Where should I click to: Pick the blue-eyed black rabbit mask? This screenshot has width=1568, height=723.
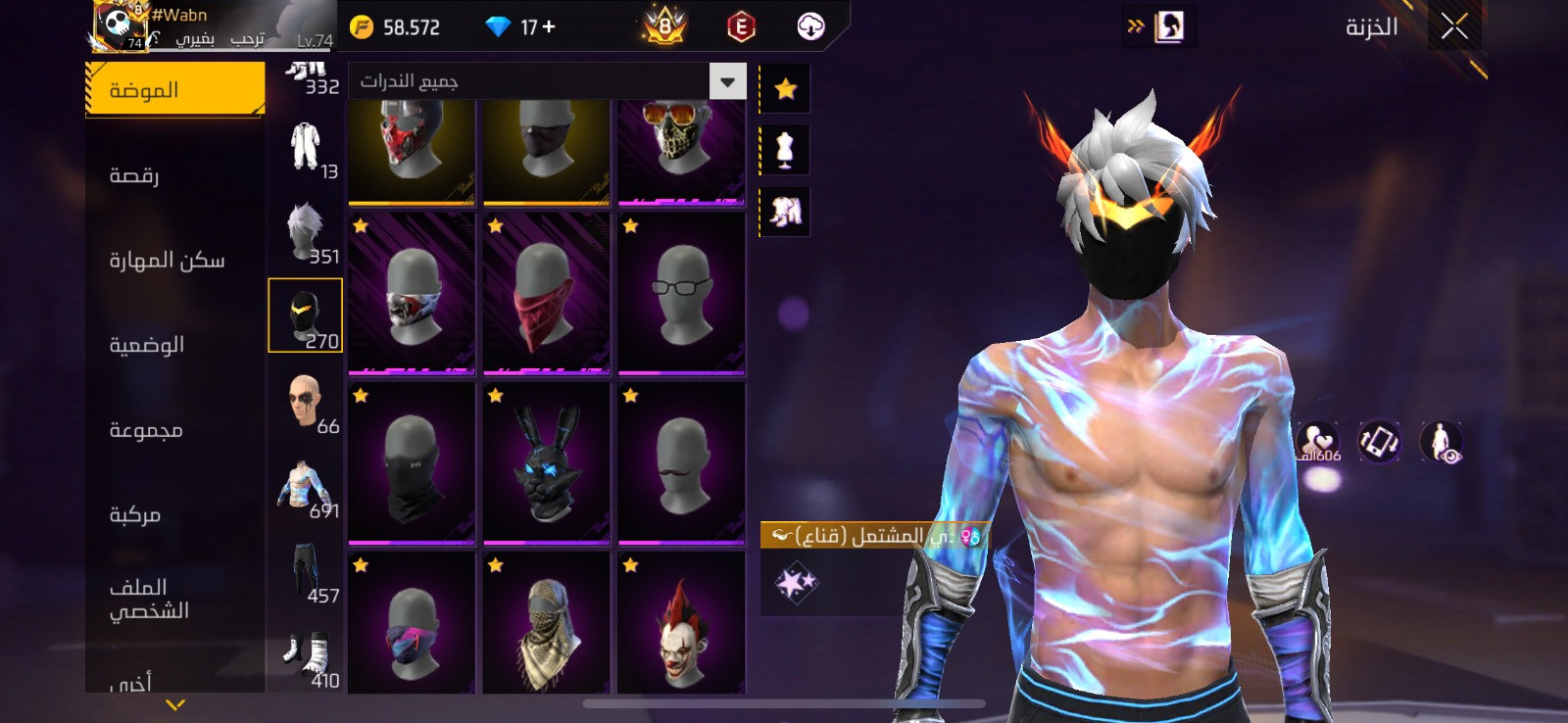coord(546,463)
